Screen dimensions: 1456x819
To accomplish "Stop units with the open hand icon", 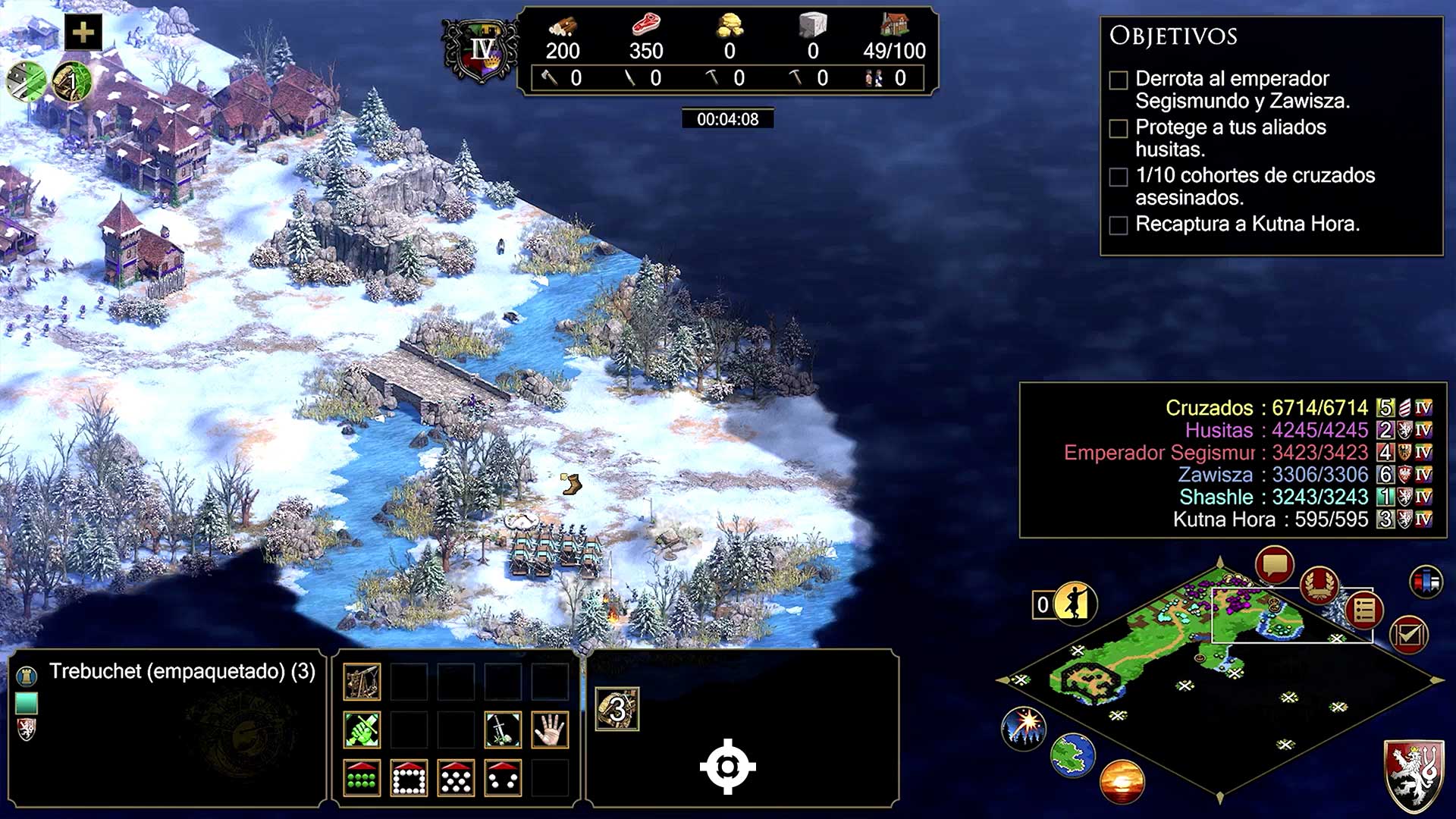I will pyautogui.click(x=550, y=730).
